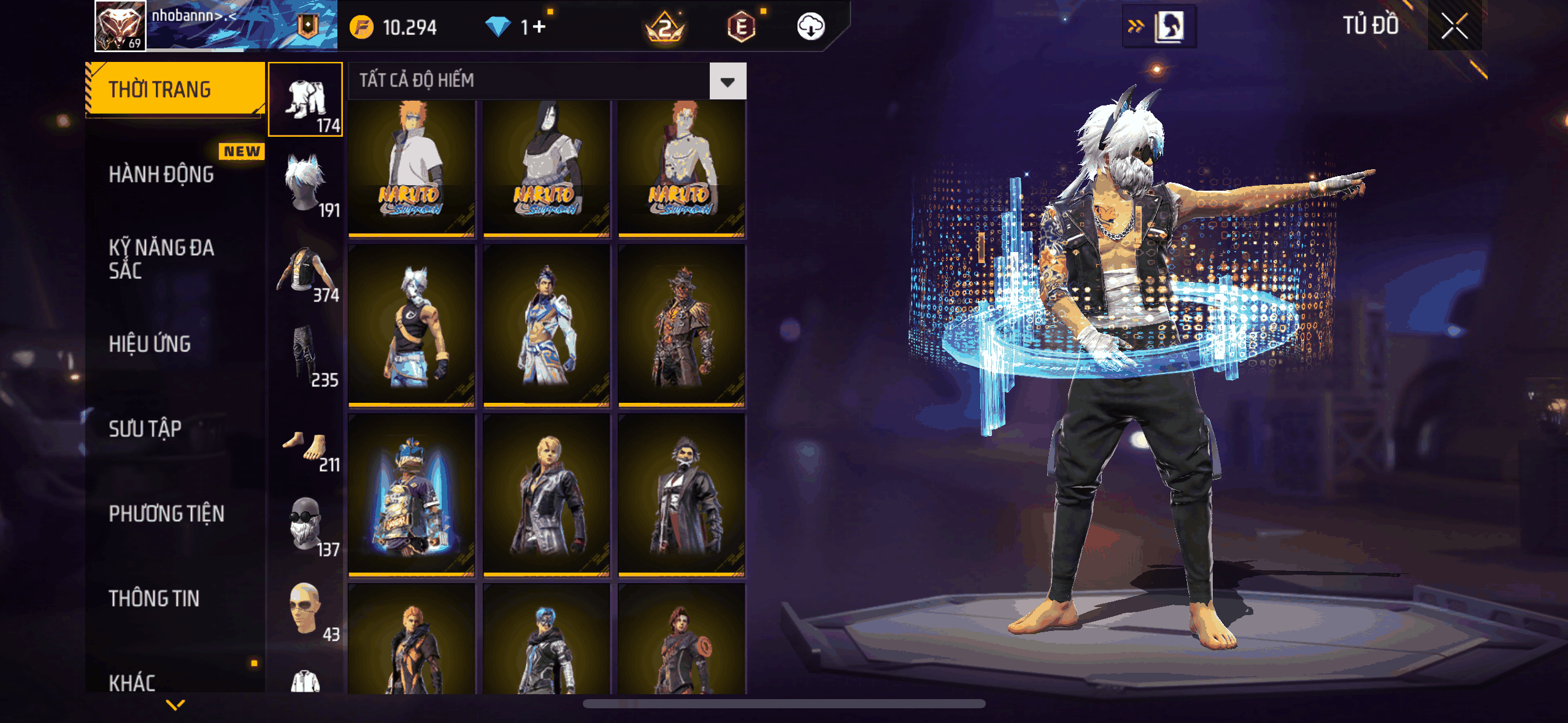Click the diamond currency add button

(x=539, y=27)
